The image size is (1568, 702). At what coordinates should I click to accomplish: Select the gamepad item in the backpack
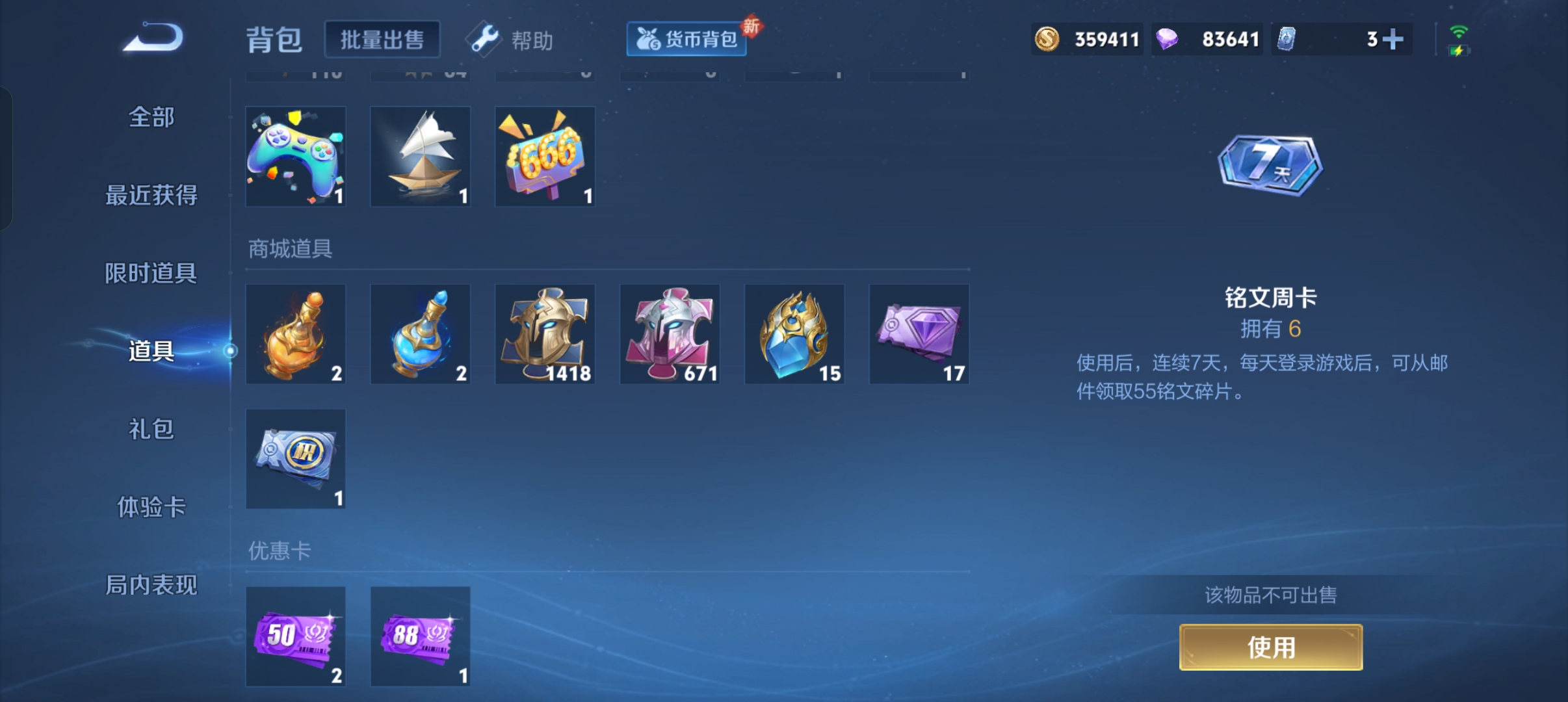pyautogui.click(x=294, y=156)
